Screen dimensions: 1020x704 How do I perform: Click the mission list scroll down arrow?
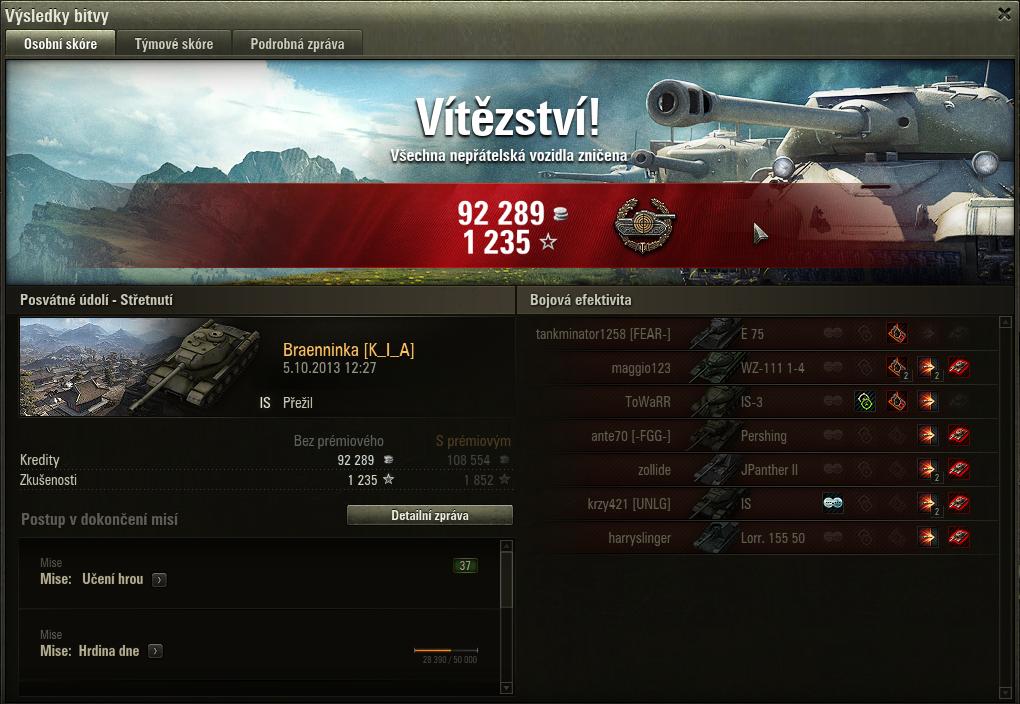[506, 687]
